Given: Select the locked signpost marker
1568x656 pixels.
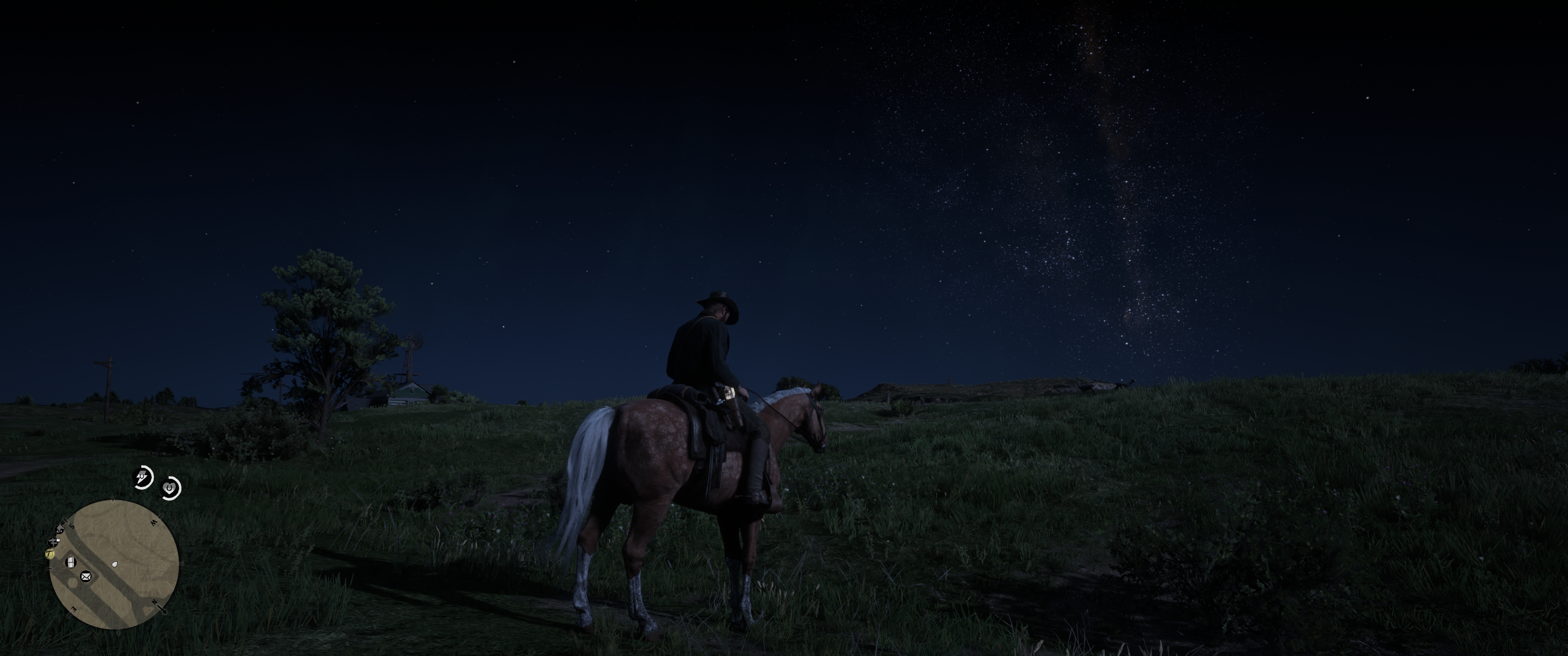Looking at the screenshot, I should tap(54, 541).
